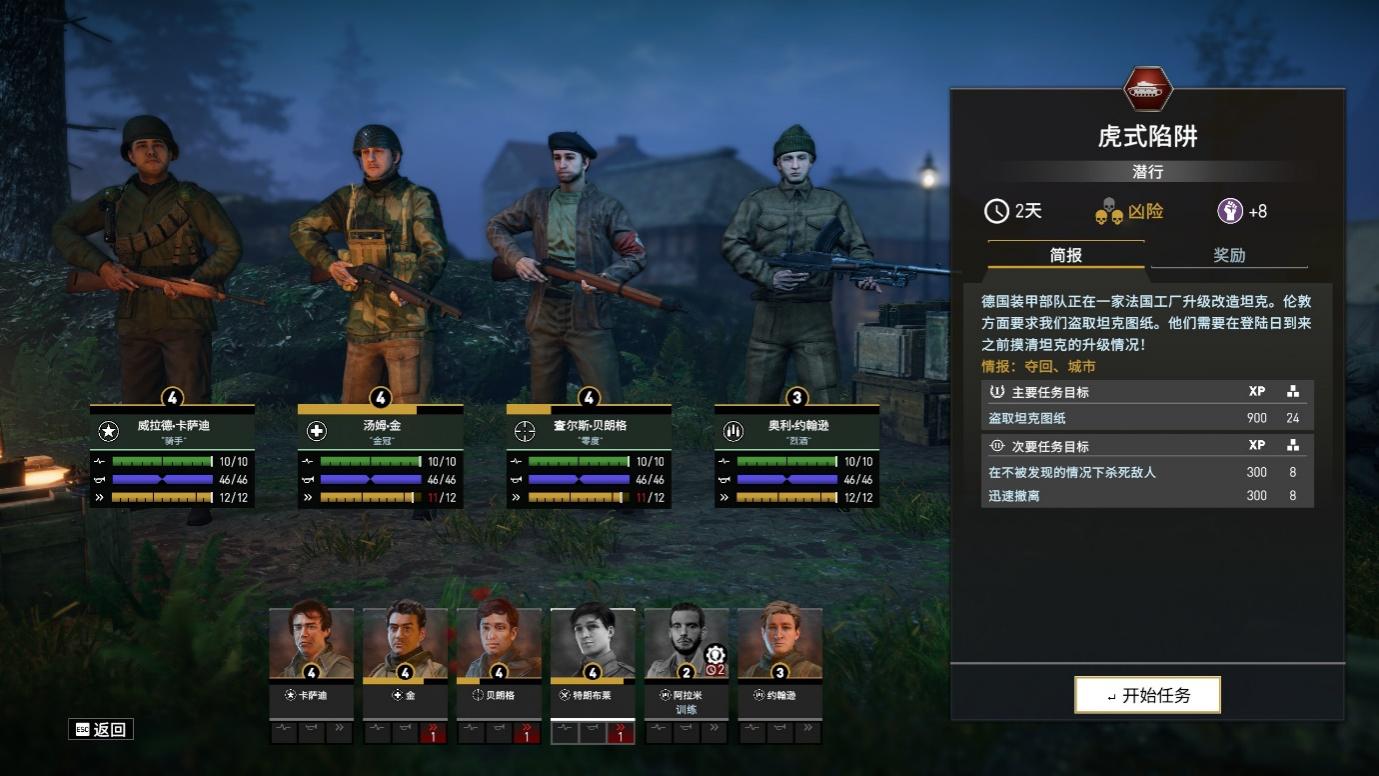This screenshot has height=776, width=1379.
Task: Start the mission with 开始任务
Action: click(1147, 695)
